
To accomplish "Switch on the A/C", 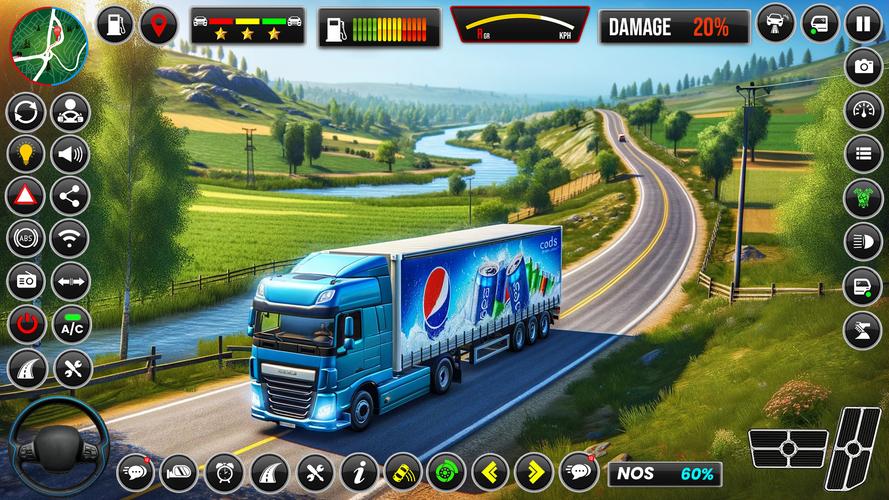I will [x=71, y=325].
